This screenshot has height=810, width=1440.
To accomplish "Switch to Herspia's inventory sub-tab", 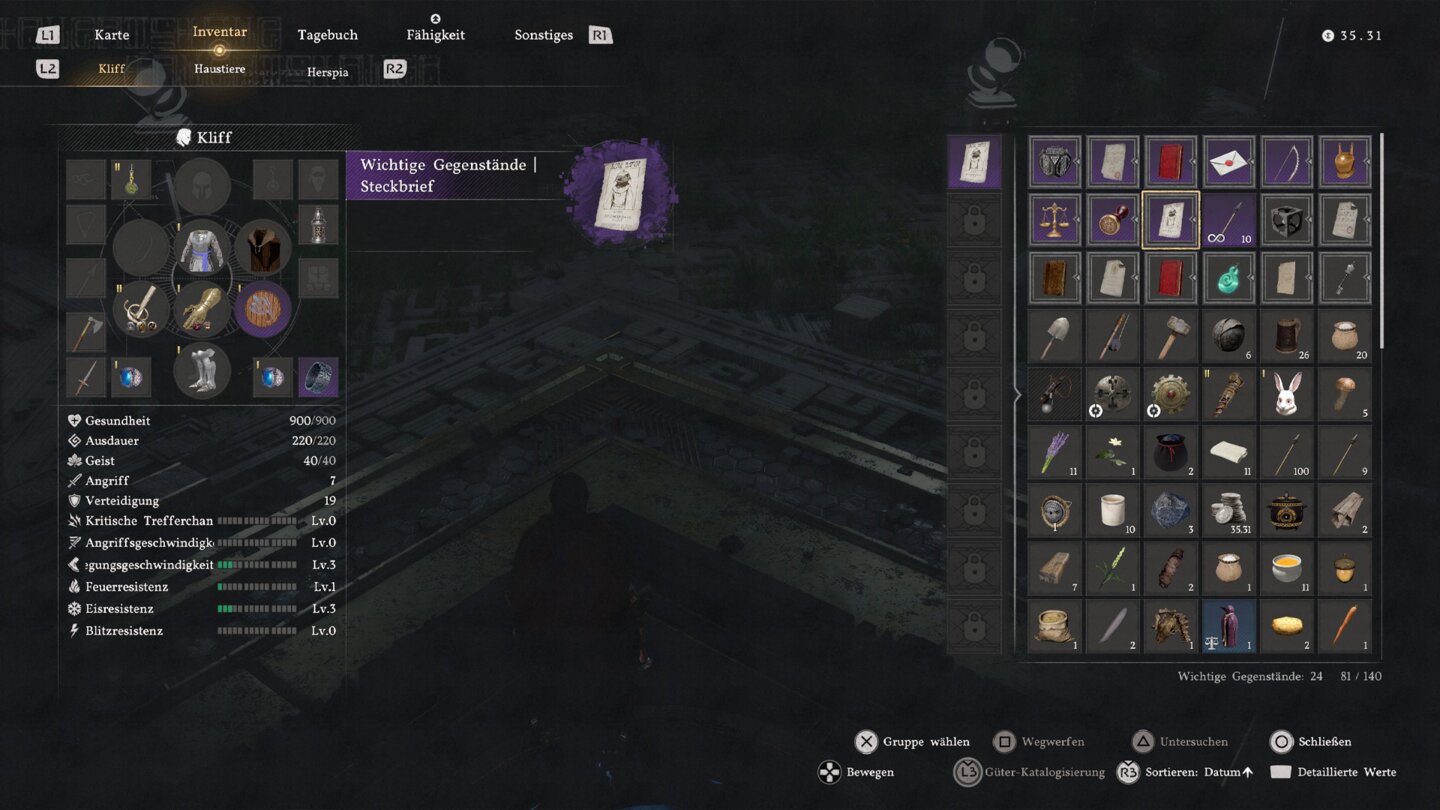I will pos(327,72).
